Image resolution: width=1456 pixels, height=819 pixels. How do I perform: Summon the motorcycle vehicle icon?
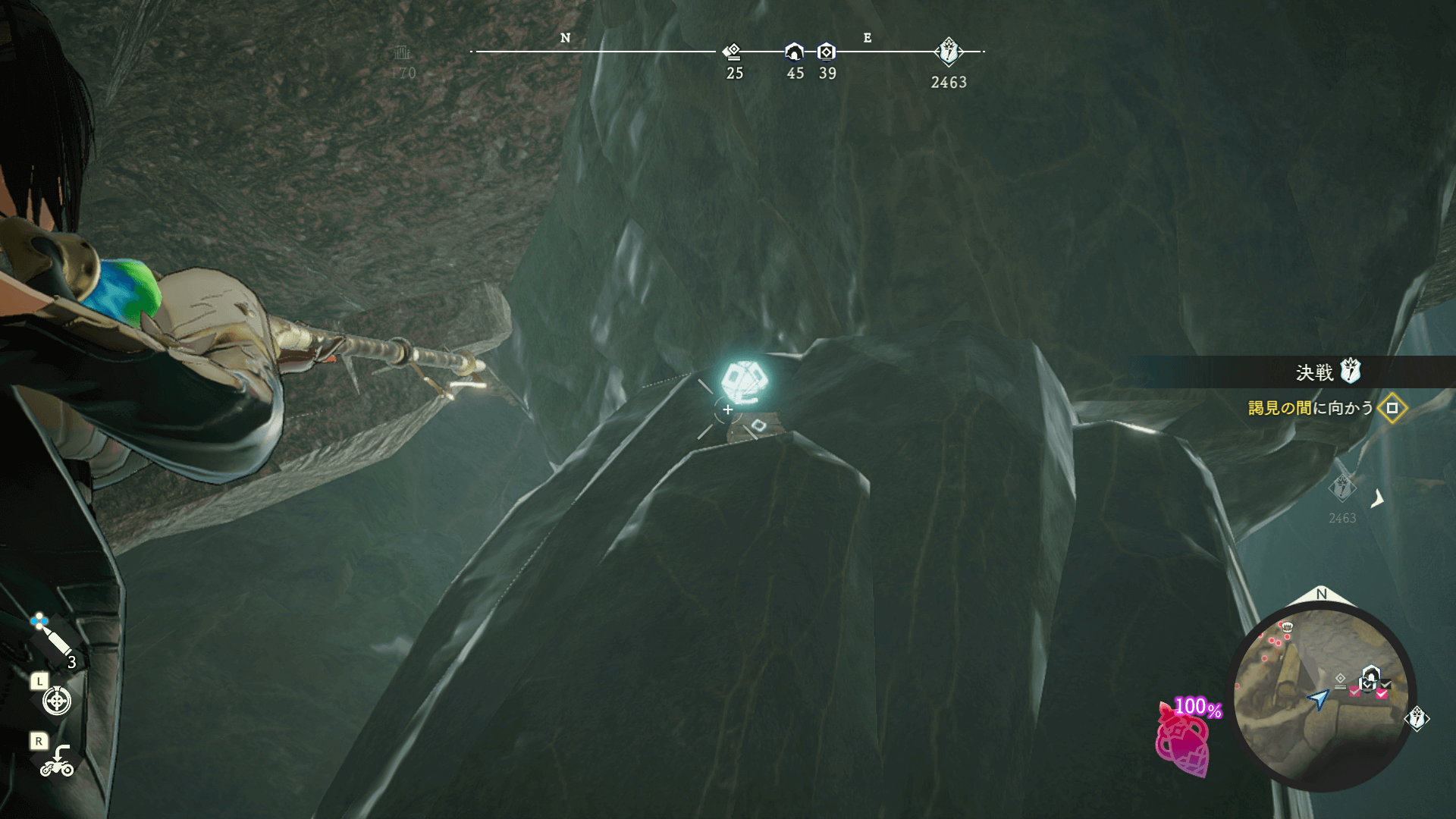(x=57, y=761)
